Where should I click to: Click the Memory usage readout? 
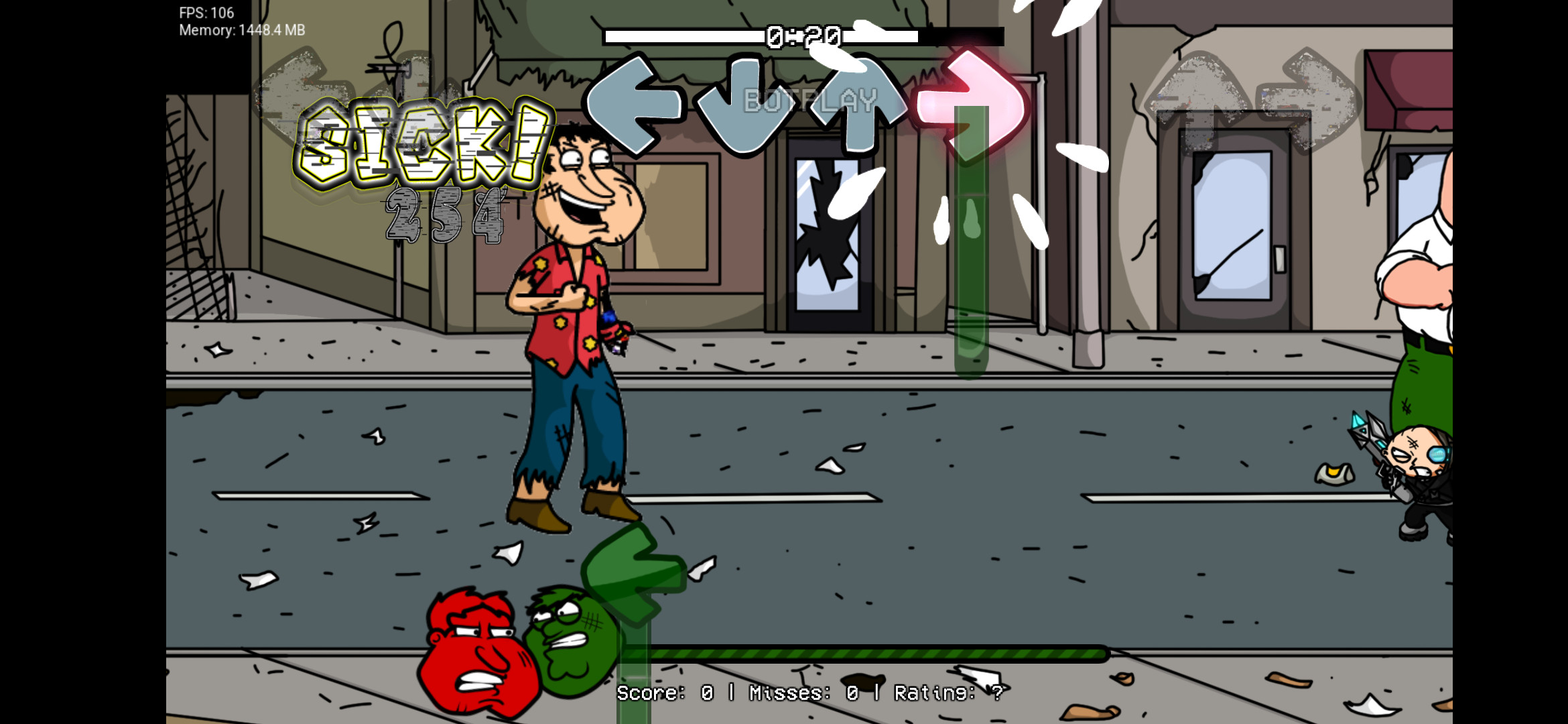click(x=240, y=30)
